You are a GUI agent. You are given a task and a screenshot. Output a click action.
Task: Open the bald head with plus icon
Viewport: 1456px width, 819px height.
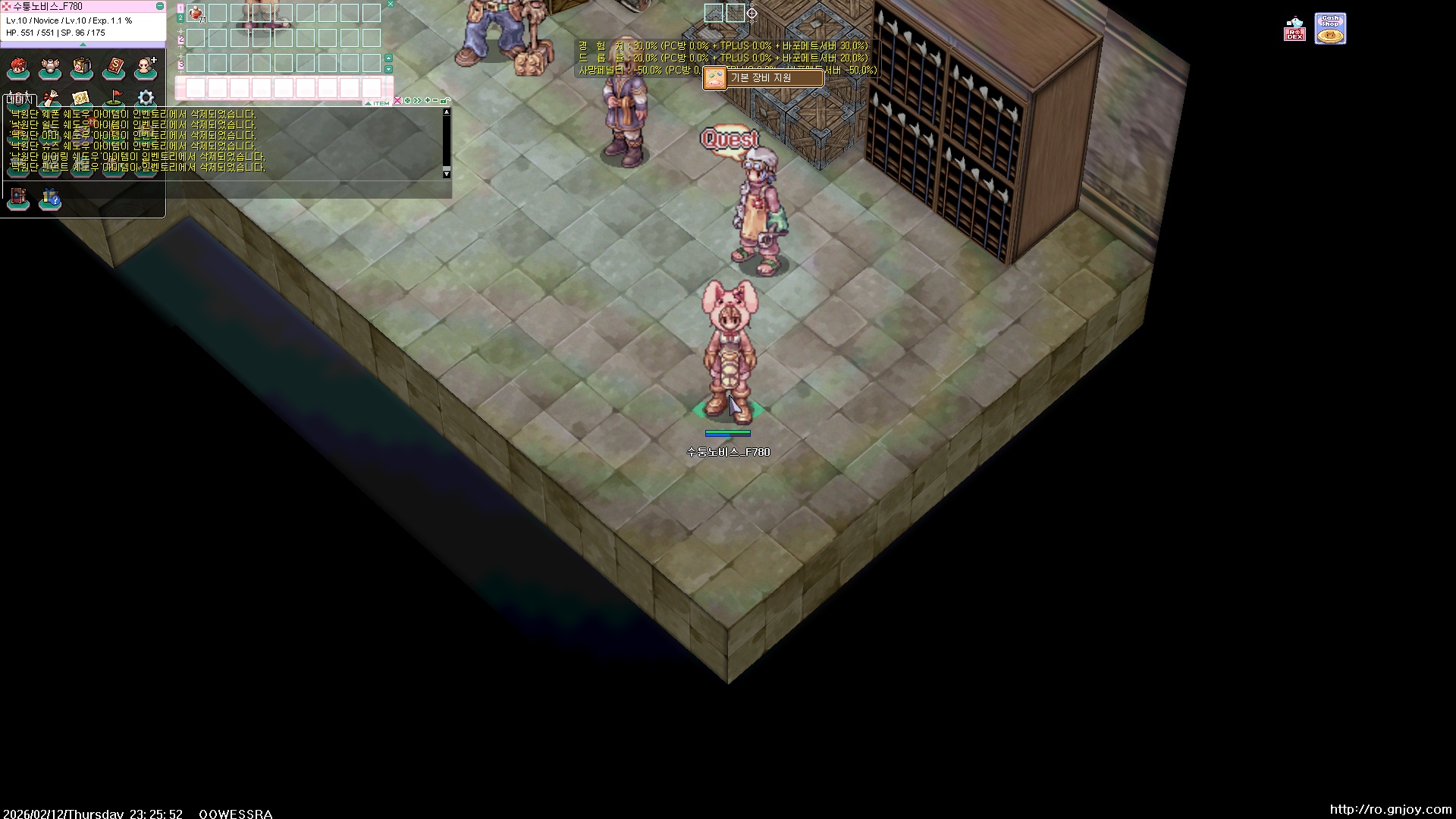pos(146,68)
